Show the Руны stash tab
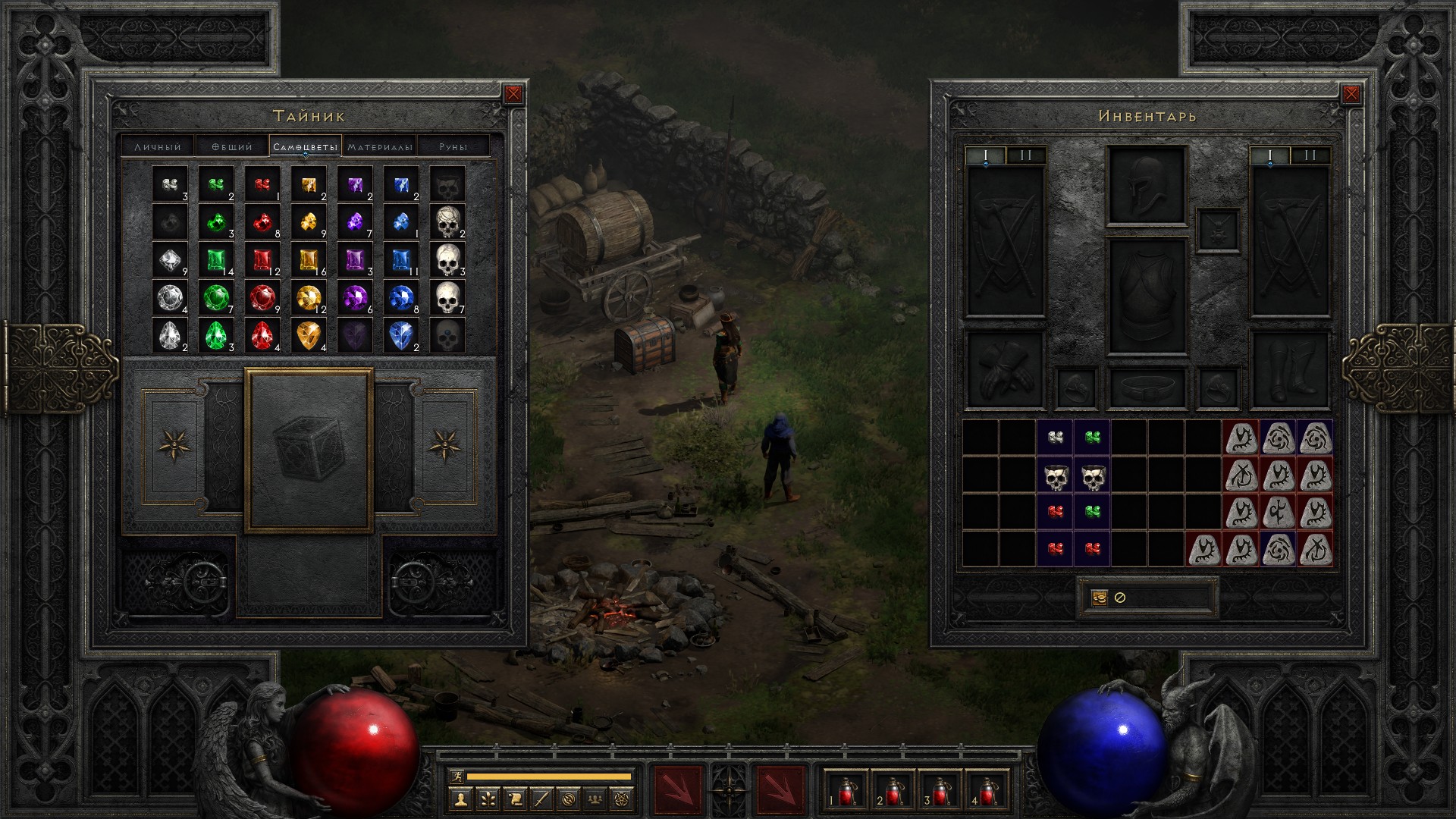Viewport: 1456px width, 819px height. [x=453, y=146]
